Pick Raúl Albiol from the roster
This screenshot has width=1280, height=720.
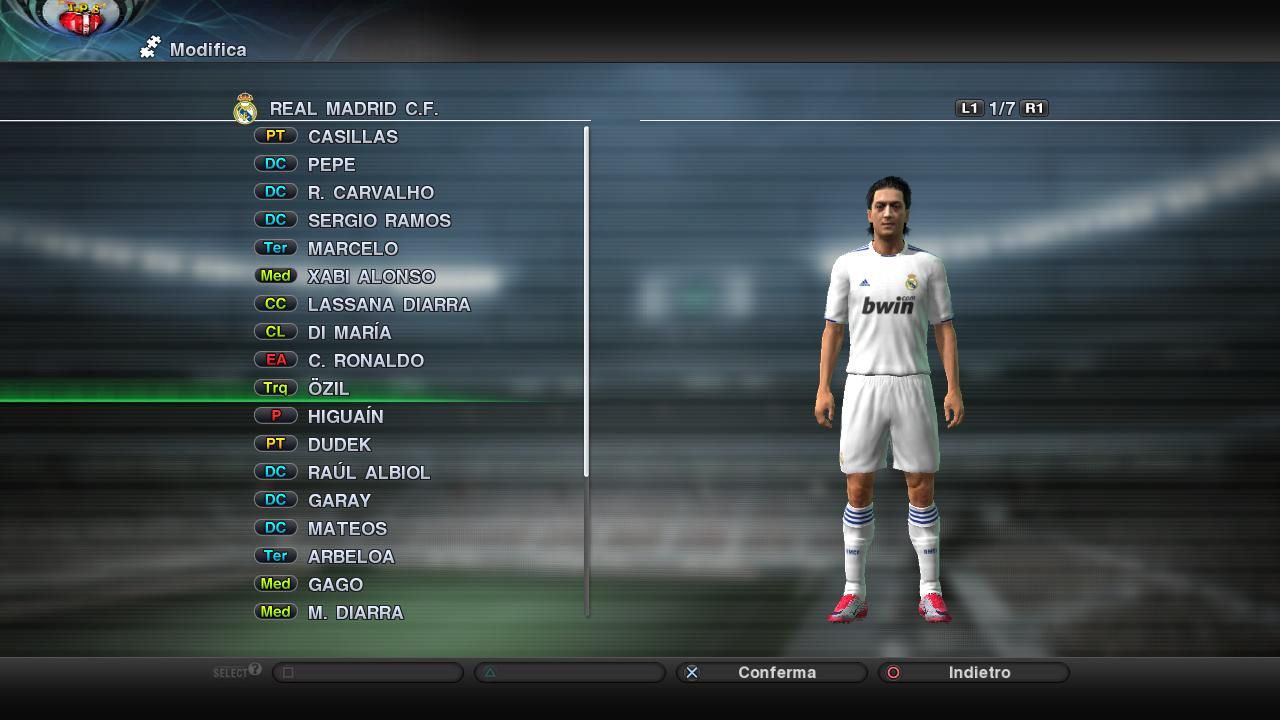pyautogui.click(x=368, y=473)
